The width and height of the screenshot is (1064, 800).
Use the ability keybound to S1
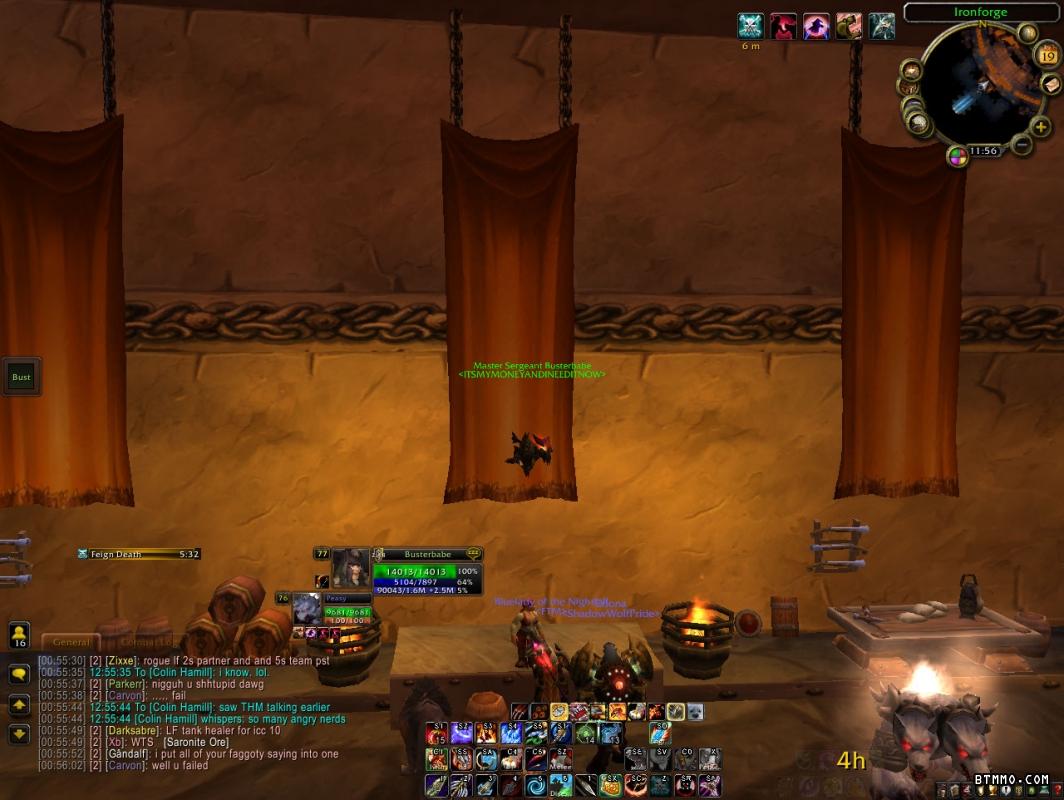pyautogui.click(x=436, y=733)
